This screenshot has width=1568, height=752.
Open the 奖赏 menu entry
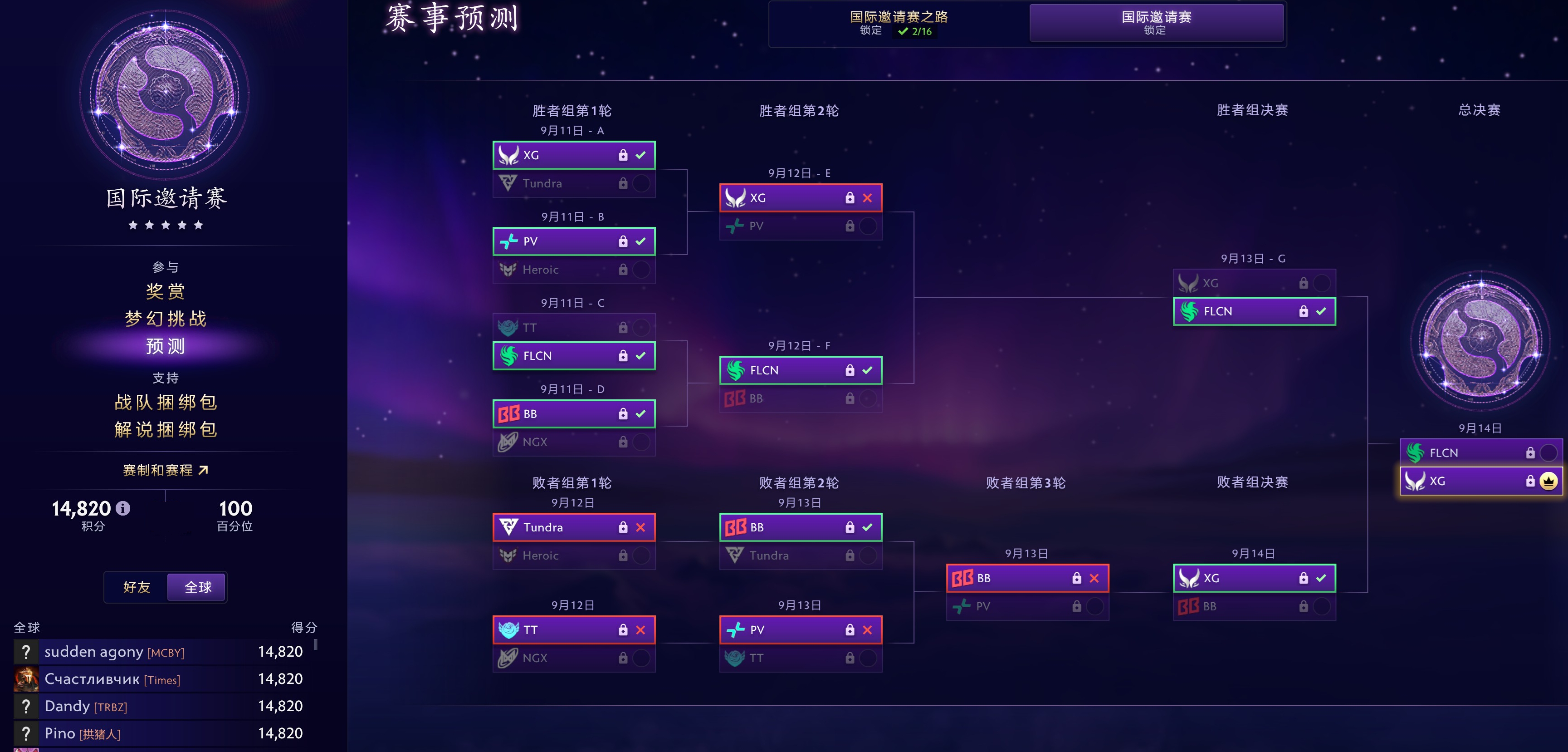tap(165, 292)
